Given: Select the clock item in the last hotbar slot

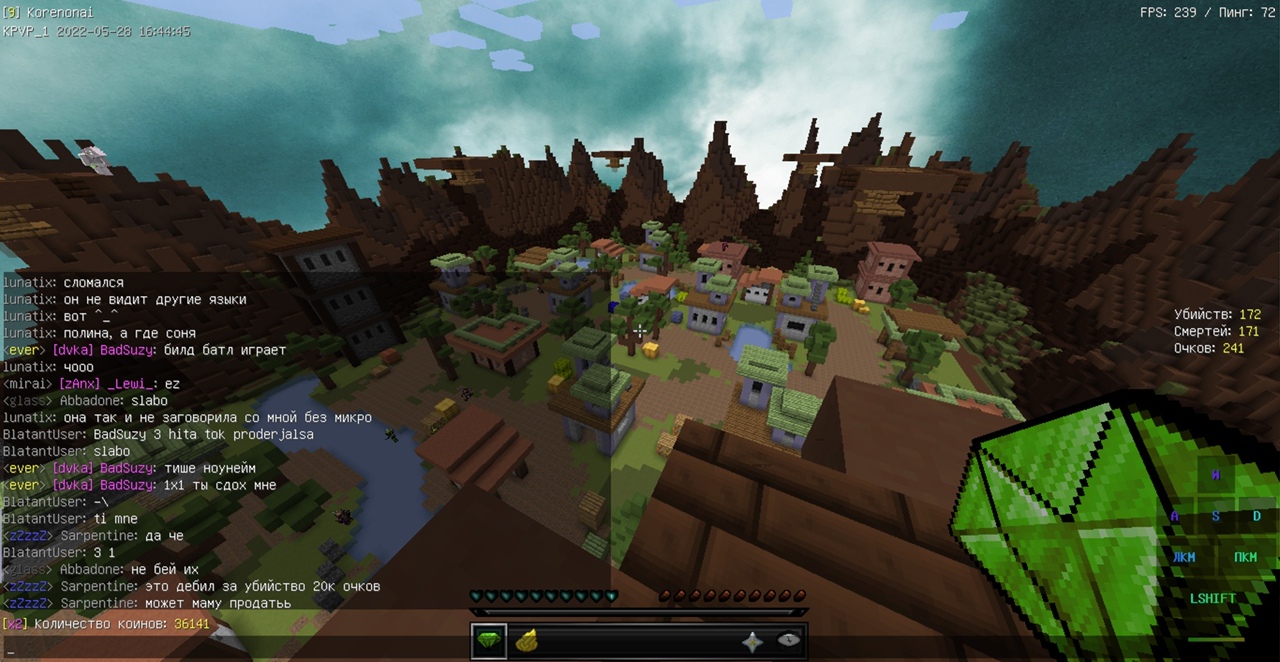Looking at the screenshot, I should click(x=788, y=641).
